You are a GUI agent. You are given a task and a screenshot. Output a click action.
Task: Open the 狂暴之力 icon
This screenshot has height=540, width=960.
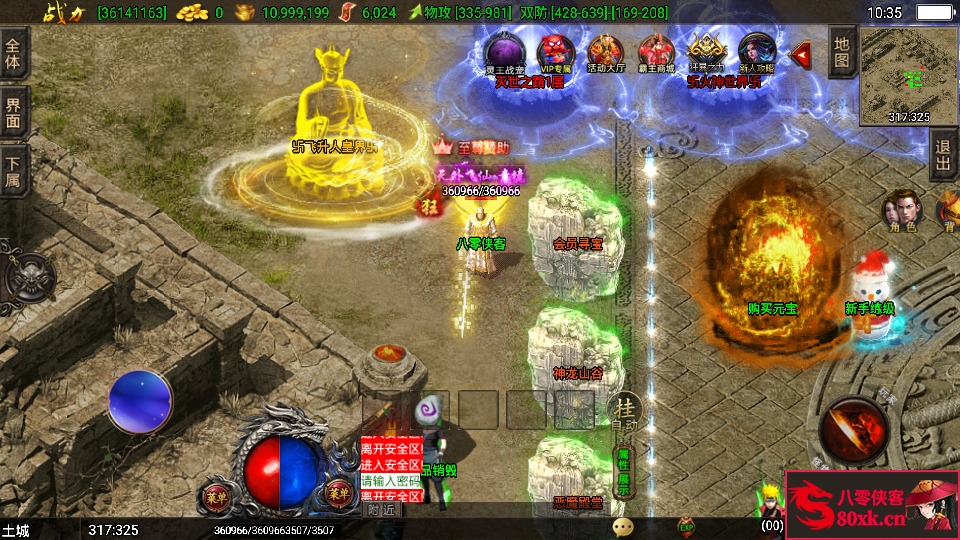click(x=707, y=51)
